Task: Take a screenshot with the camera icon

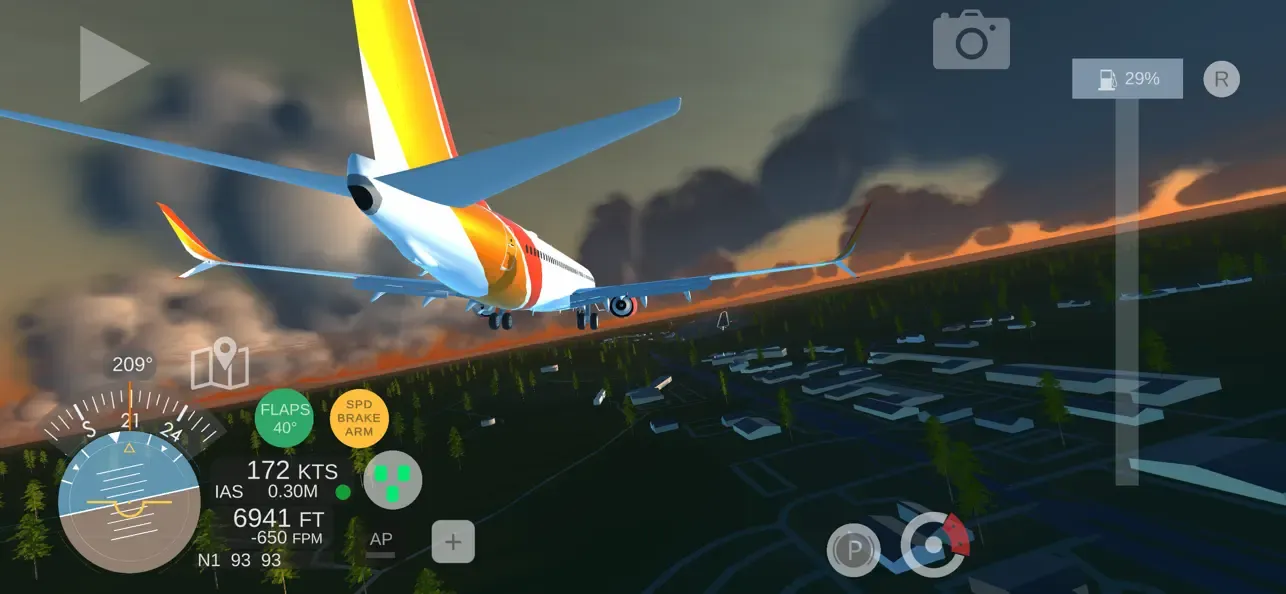Action: pos(970,41)
